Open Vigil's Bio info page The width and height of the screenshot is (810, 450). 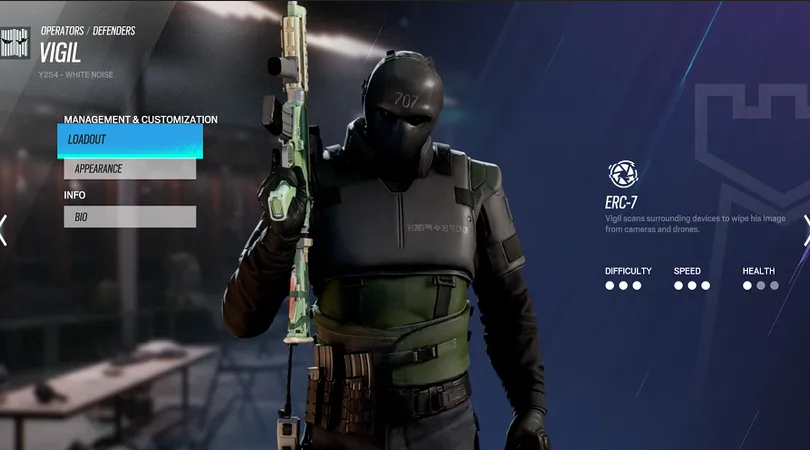(x=130, y=216)
